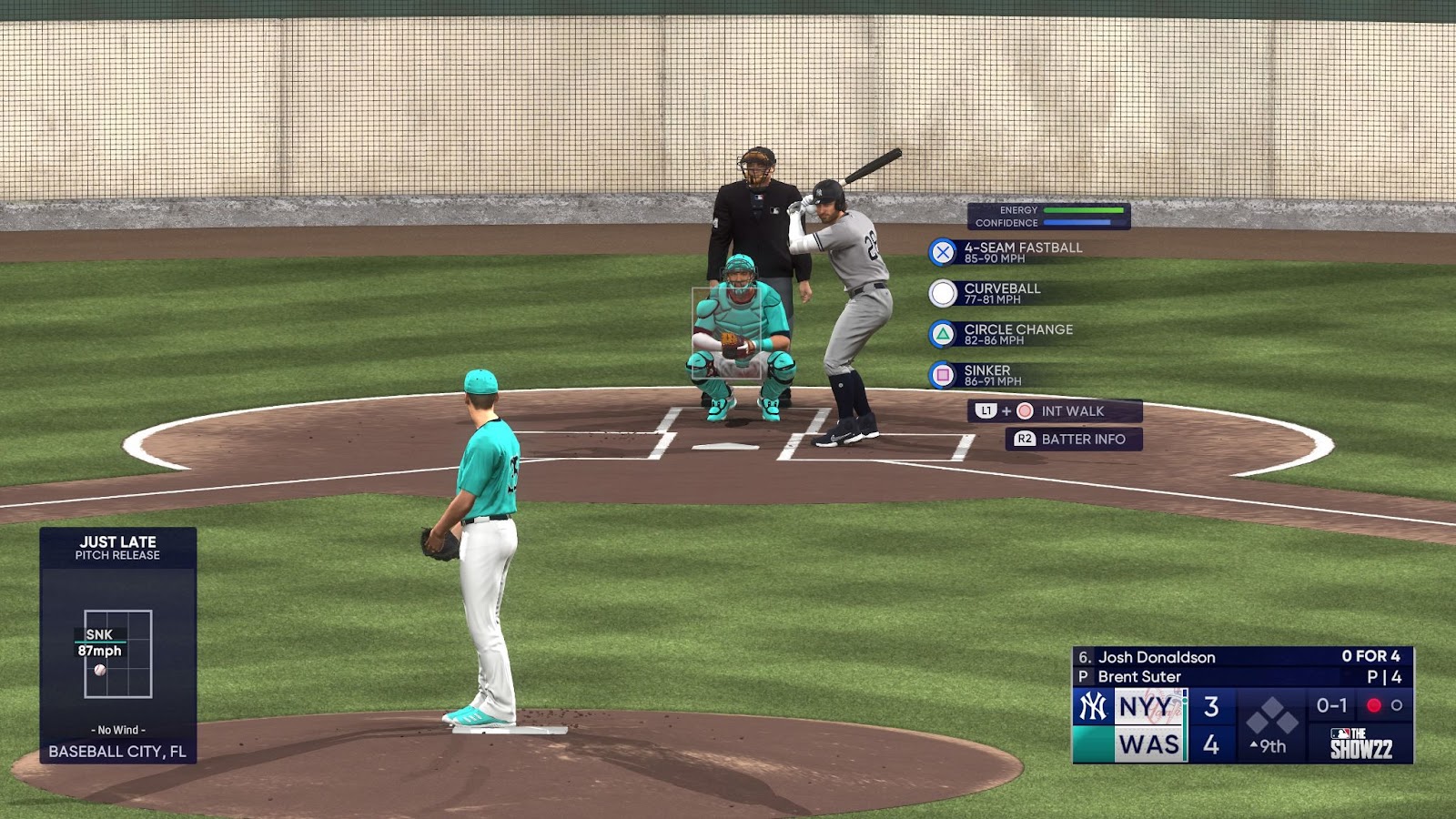Open the Batter Info panel
1456x819 pixels.
tap(1073, 440)
